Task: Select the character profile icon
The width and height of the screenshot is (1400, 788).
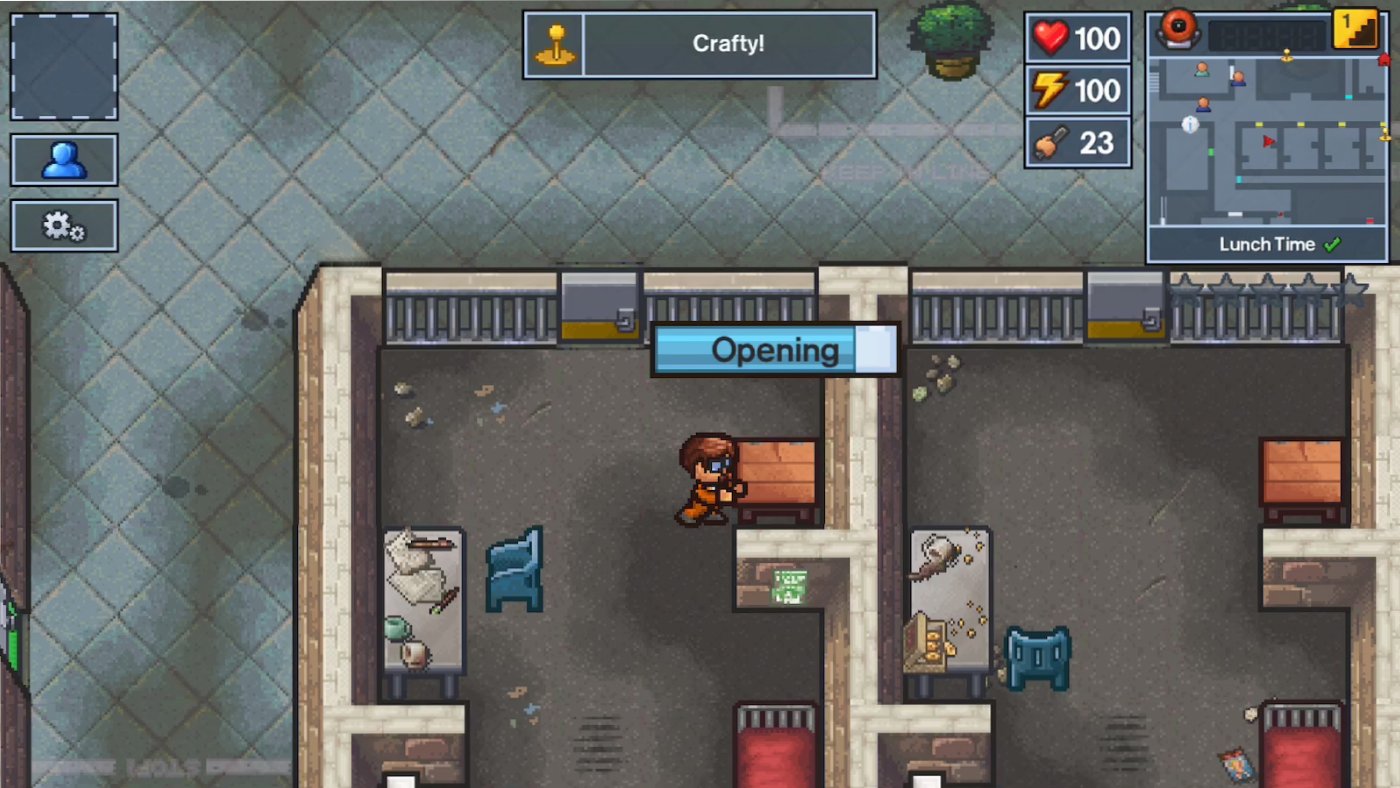Action: point(64,158)
